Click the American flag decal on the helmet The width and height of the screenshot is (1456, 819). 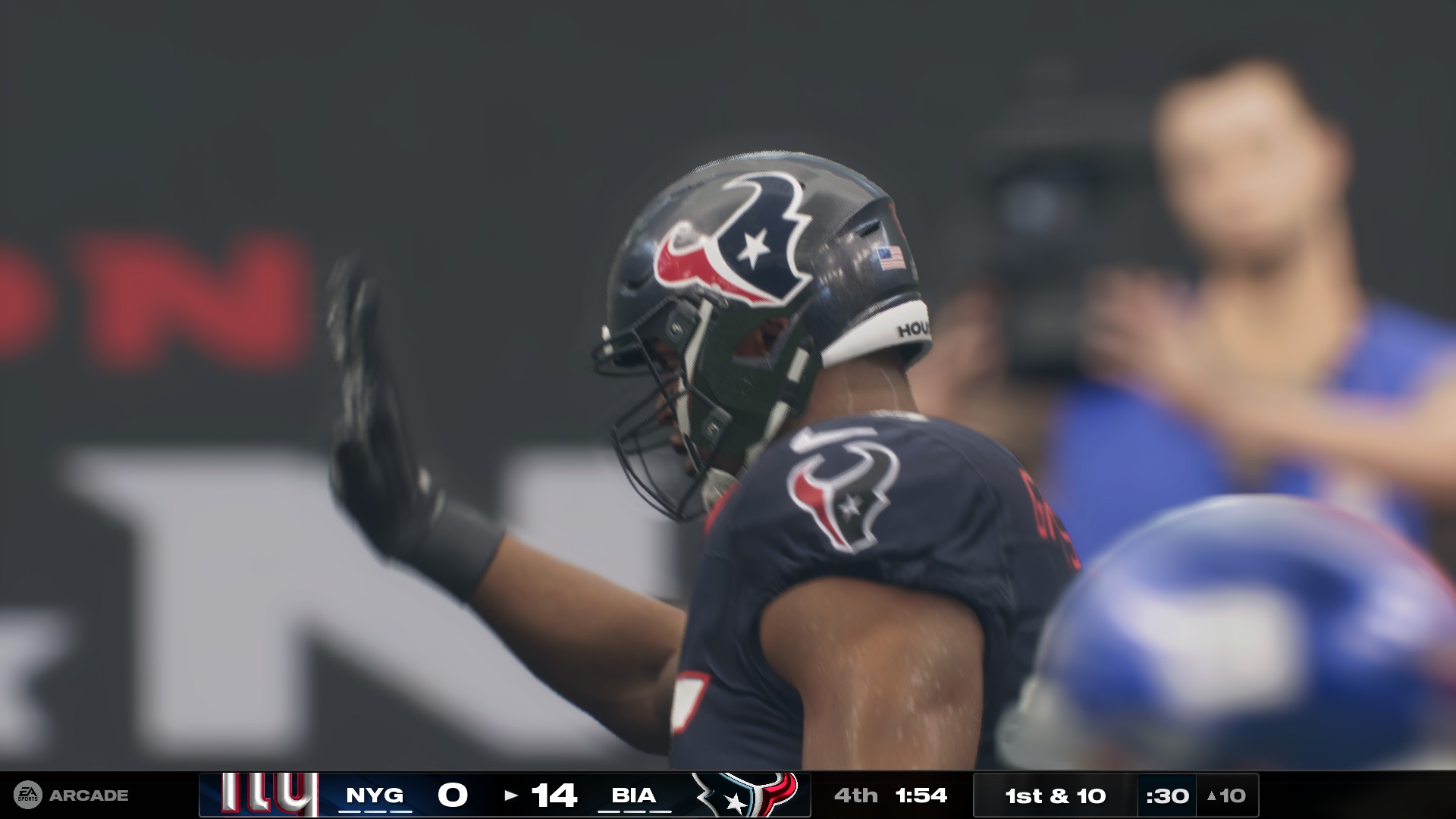(x=890, y=256)
